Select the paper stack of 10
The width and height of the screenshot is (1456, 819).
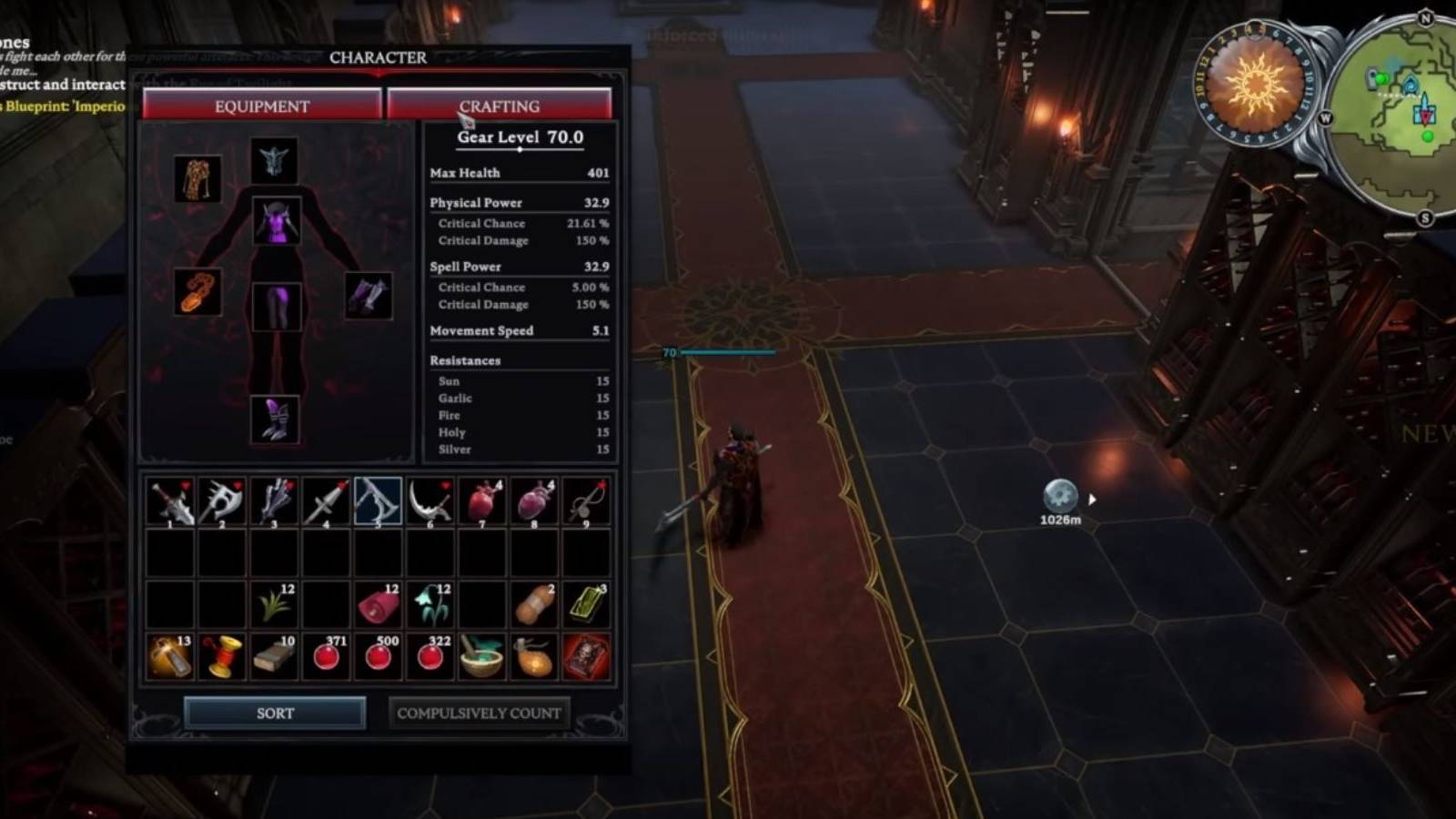274,653
